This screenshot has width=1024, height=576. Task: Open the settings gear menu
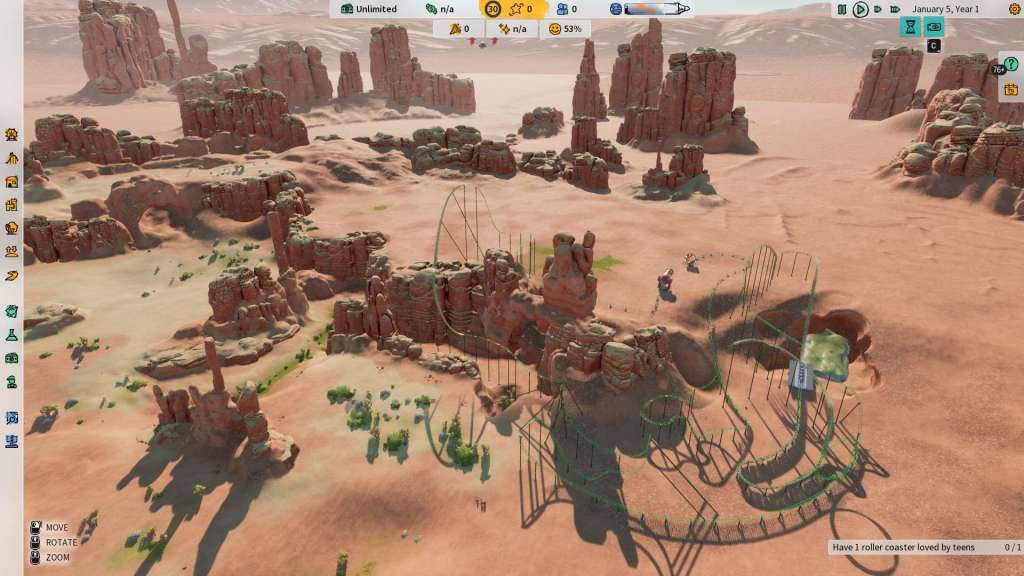click(x=1014, y=9)
